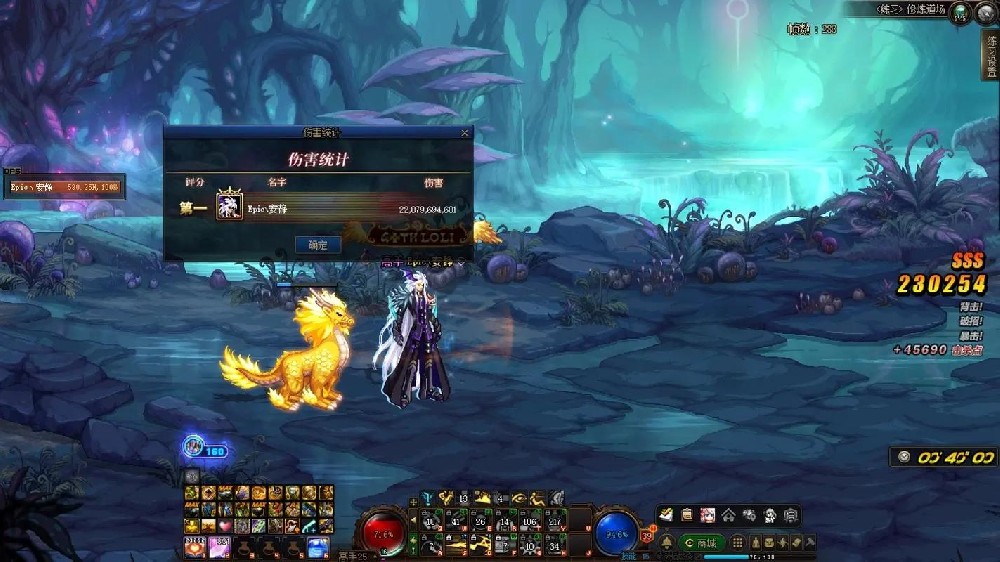1000x562 pixels.
Task: Click the red HP orb
Action: [383, 532]
